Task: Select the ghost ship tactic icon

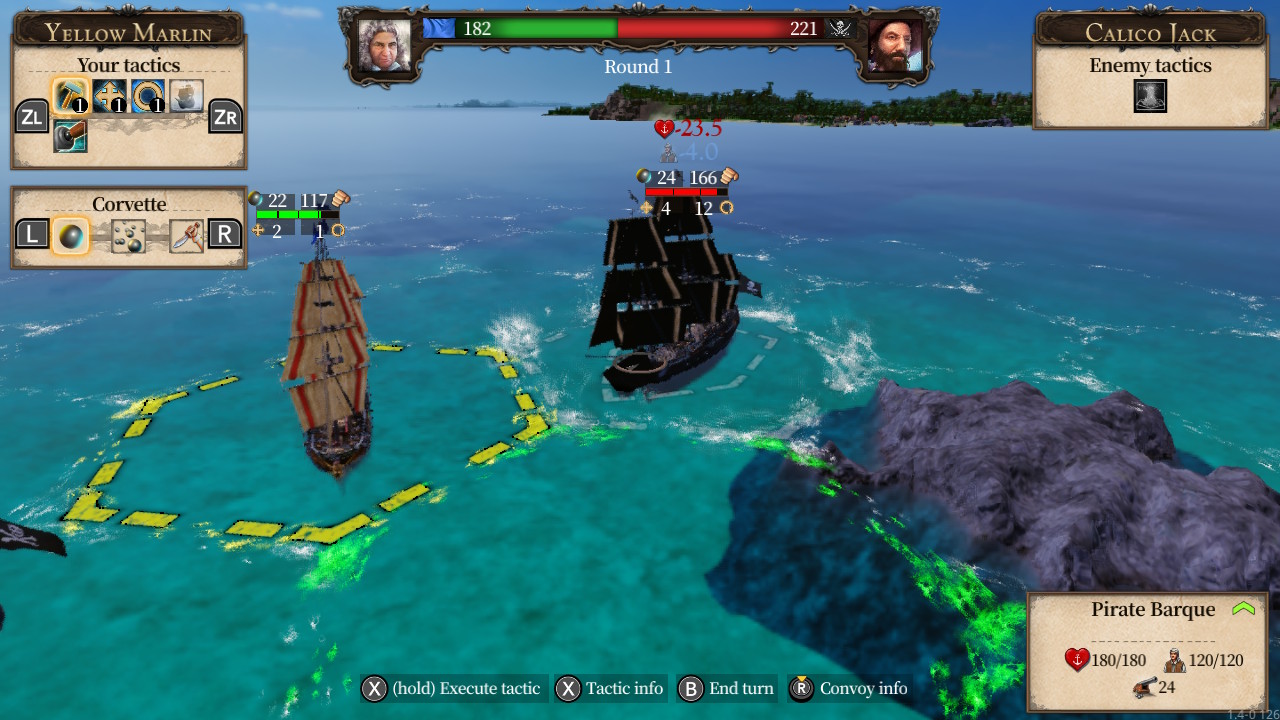Action: (187, 94)
